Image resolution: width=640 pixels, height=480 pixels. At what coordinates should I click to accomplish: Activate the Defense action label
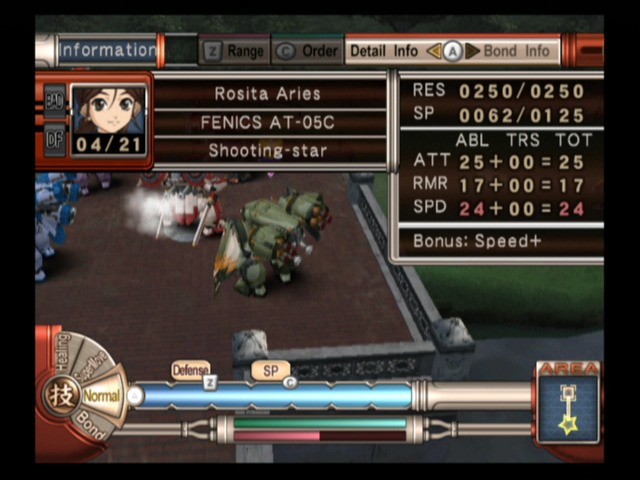(x=190, y=370)
